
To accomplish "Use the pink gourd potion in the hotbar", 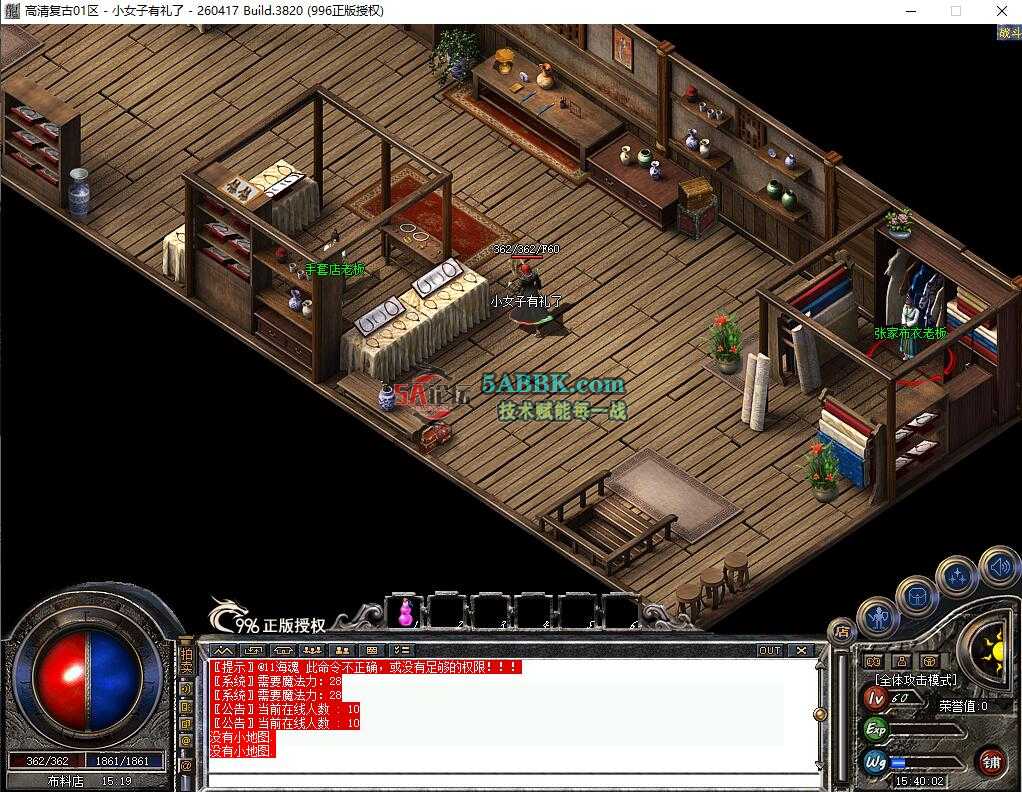I will point(406,611).
